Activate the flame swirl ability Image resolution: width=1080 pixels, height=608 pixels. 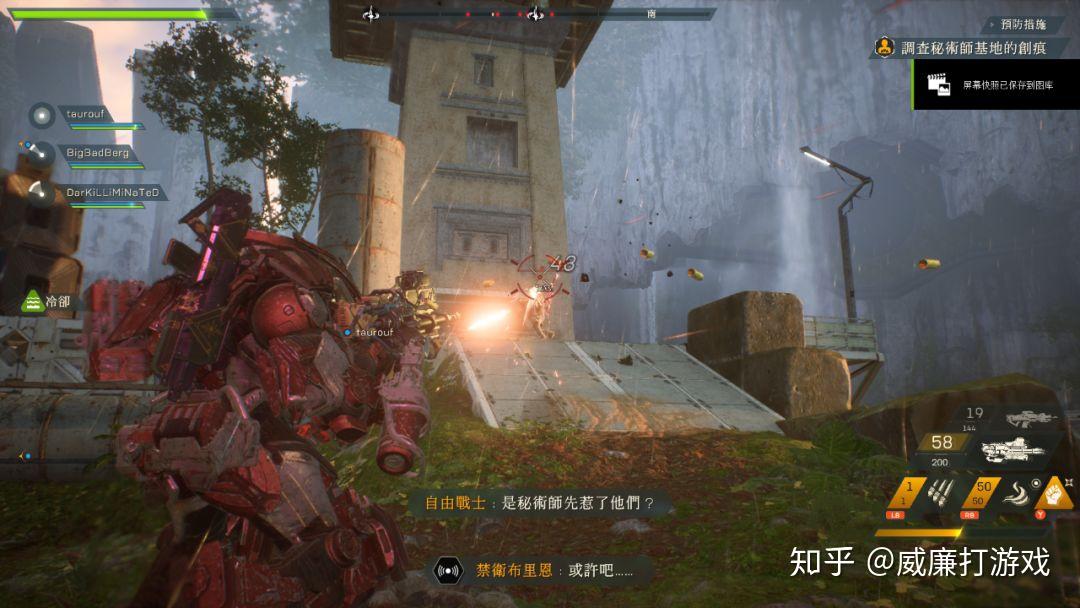point(1016,492)
